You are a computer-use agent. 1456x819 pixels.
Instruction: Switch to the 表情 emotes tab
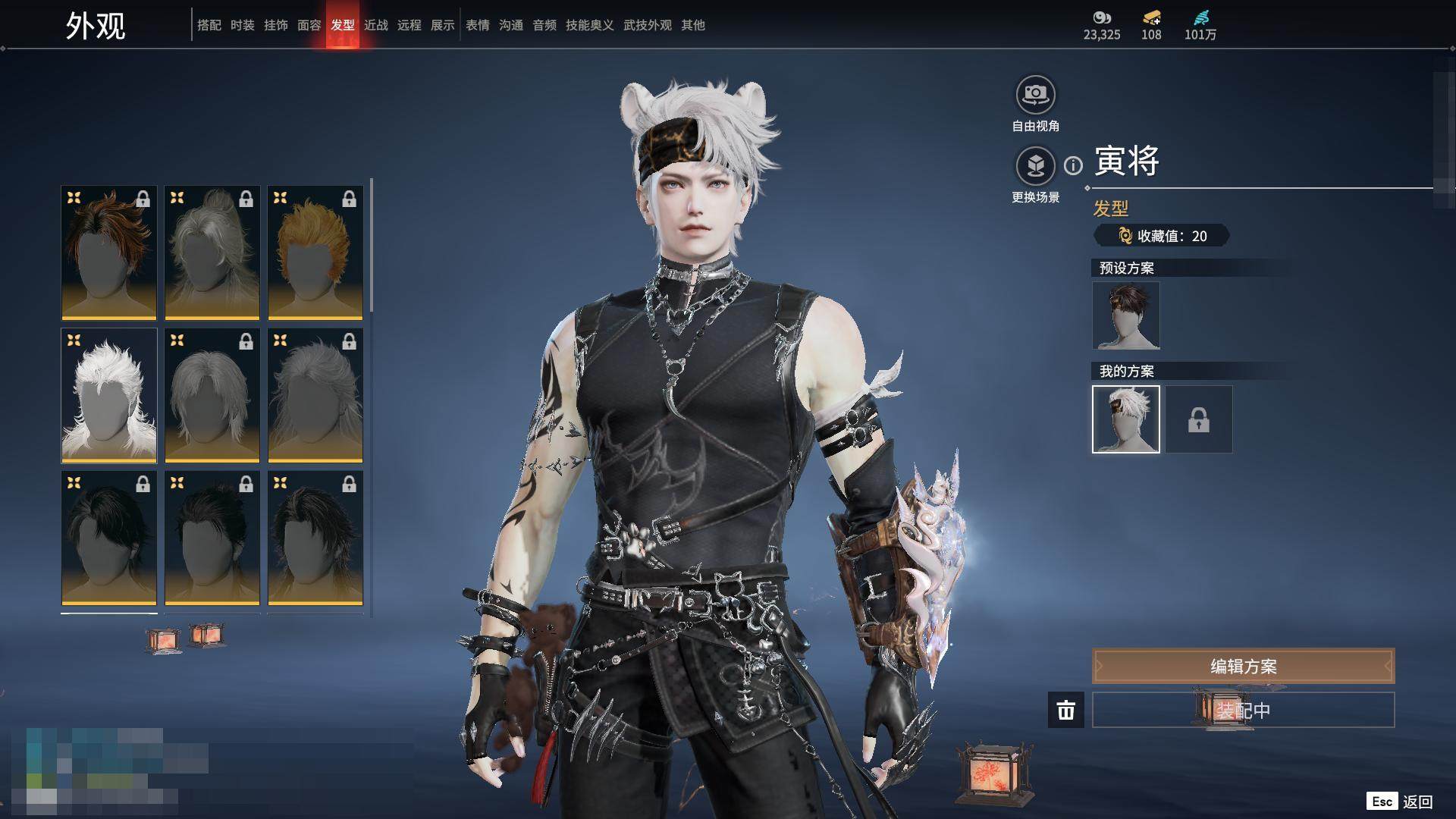[478, 25]
